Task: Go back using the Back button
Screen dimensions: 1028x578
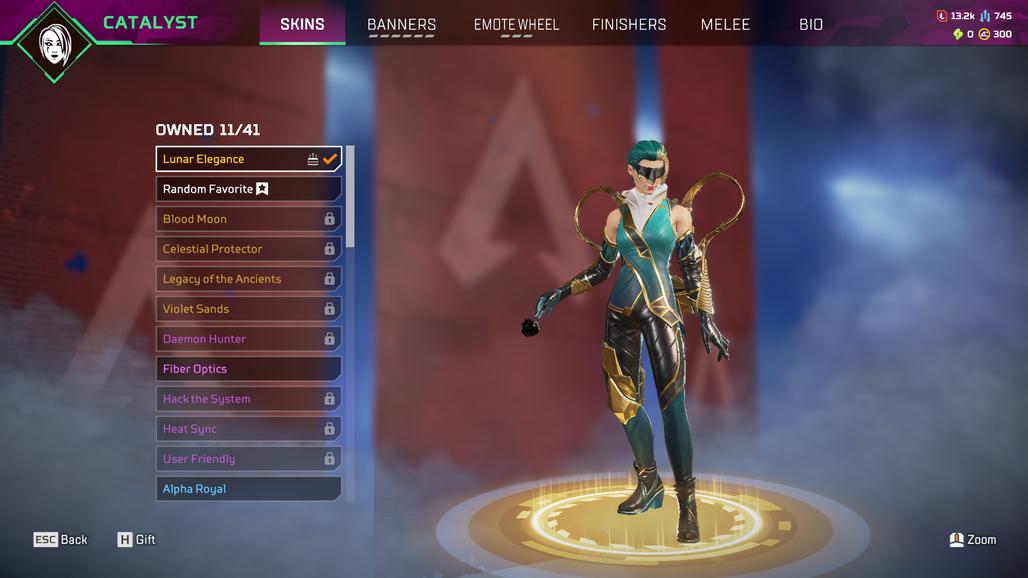Action: (x=62, y=540)
